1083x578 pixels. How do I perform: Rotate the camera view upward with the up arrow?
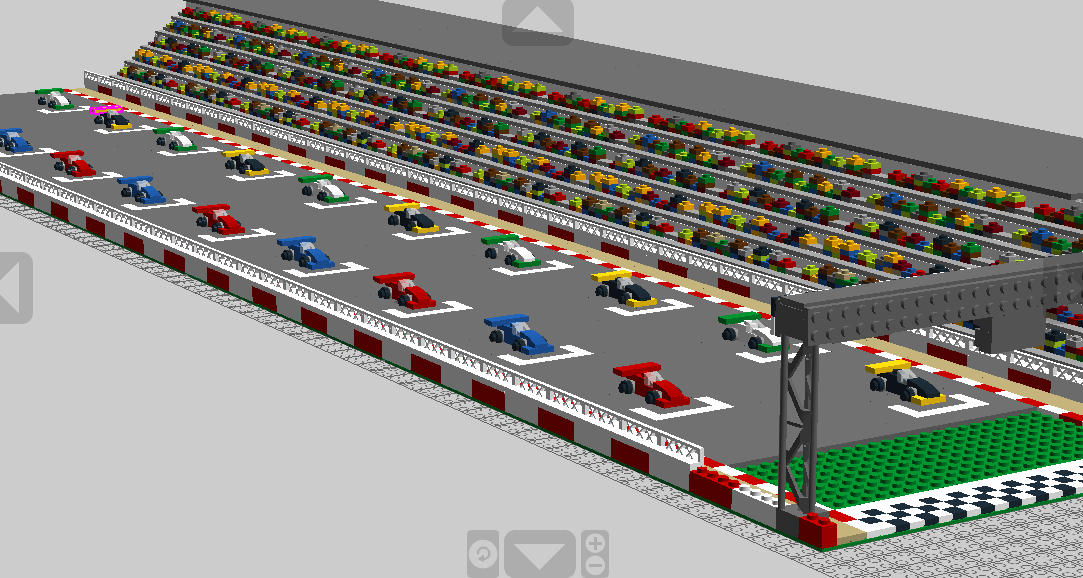click(x=537, y=21)
